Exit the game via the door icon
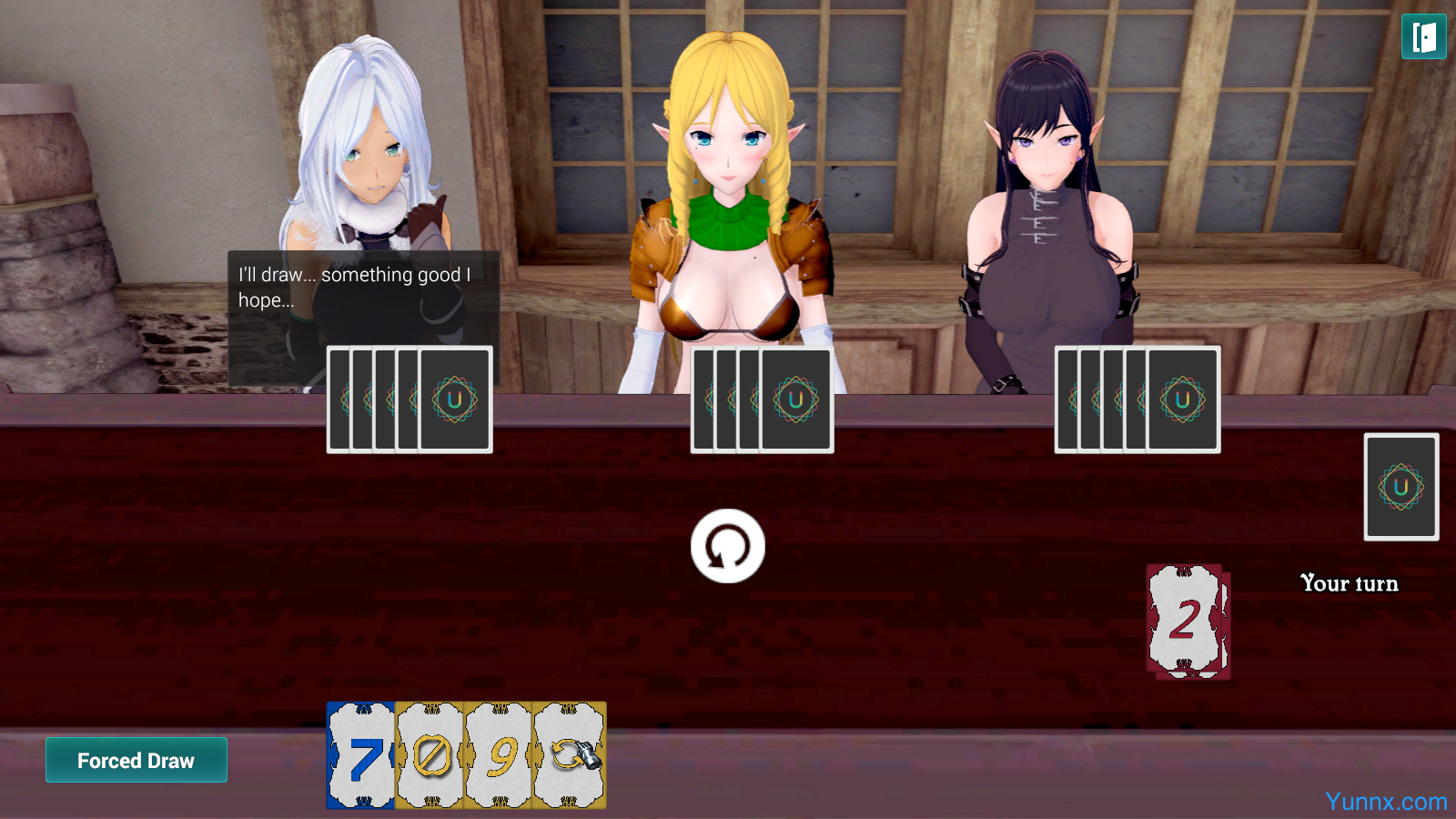1456x819 pixels. tap(1423, 37)
